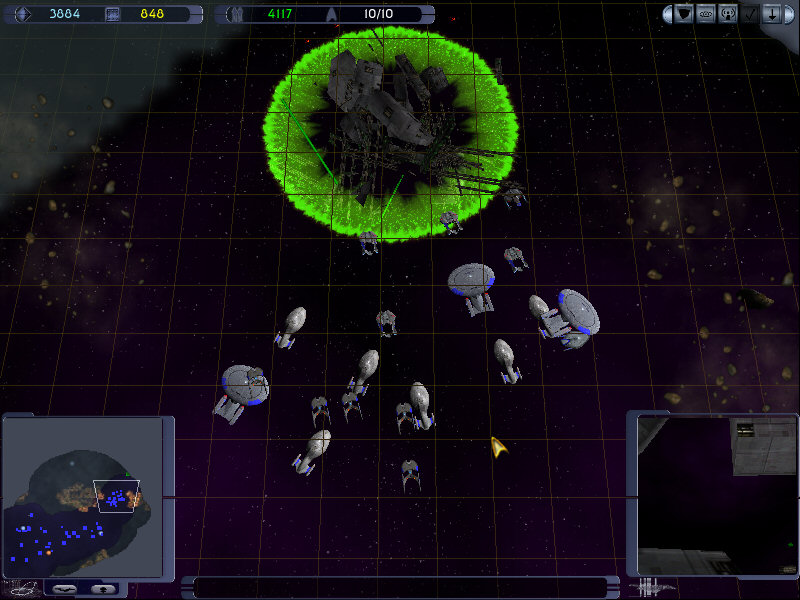The image size is (800, 600).
Task: Click the down arrow button in the top toolbar
Action: click(x=771, y=14)
